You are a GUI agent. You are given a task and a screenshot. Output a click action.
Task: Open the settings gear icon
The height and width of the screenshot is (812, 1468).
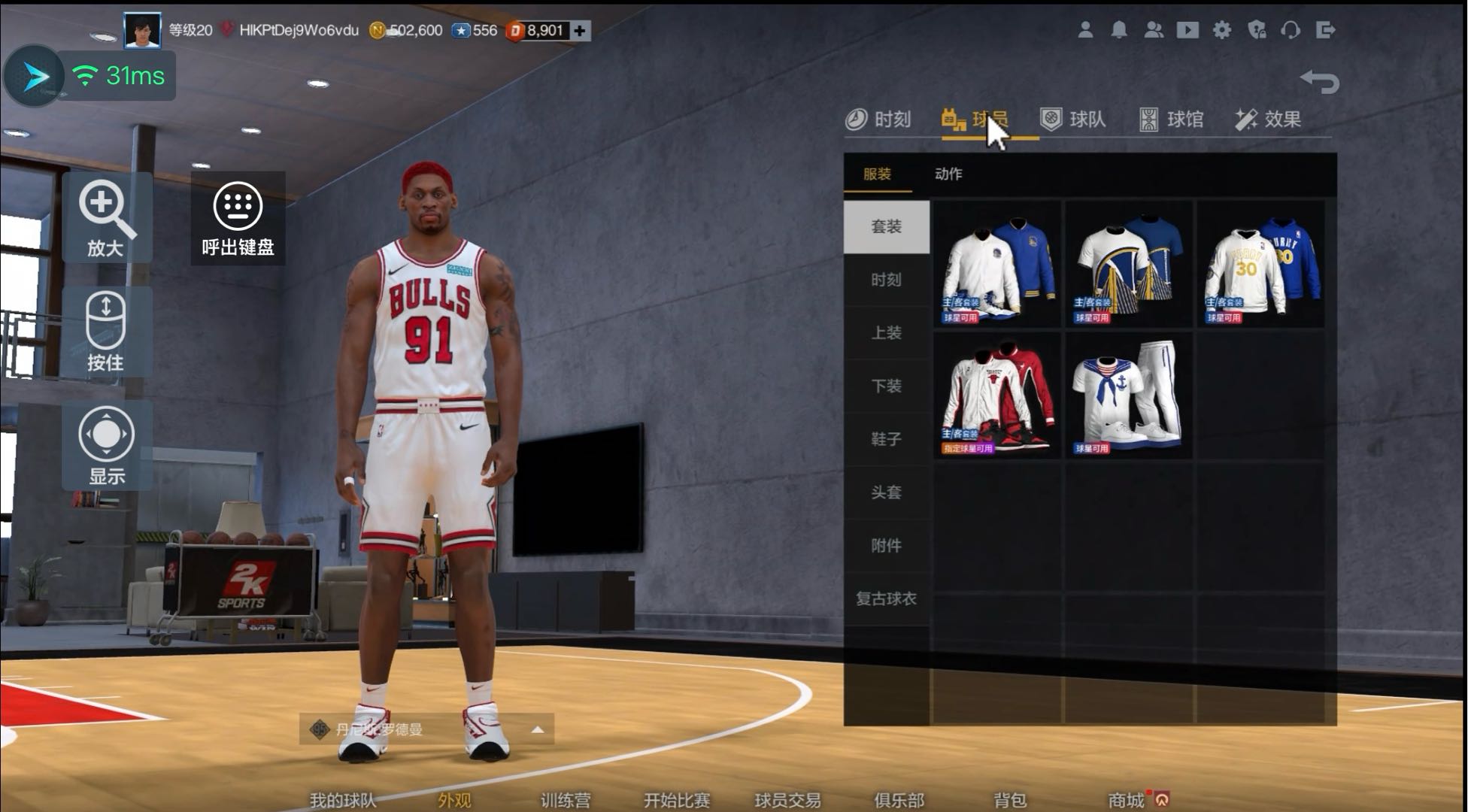pos(1222,30)
